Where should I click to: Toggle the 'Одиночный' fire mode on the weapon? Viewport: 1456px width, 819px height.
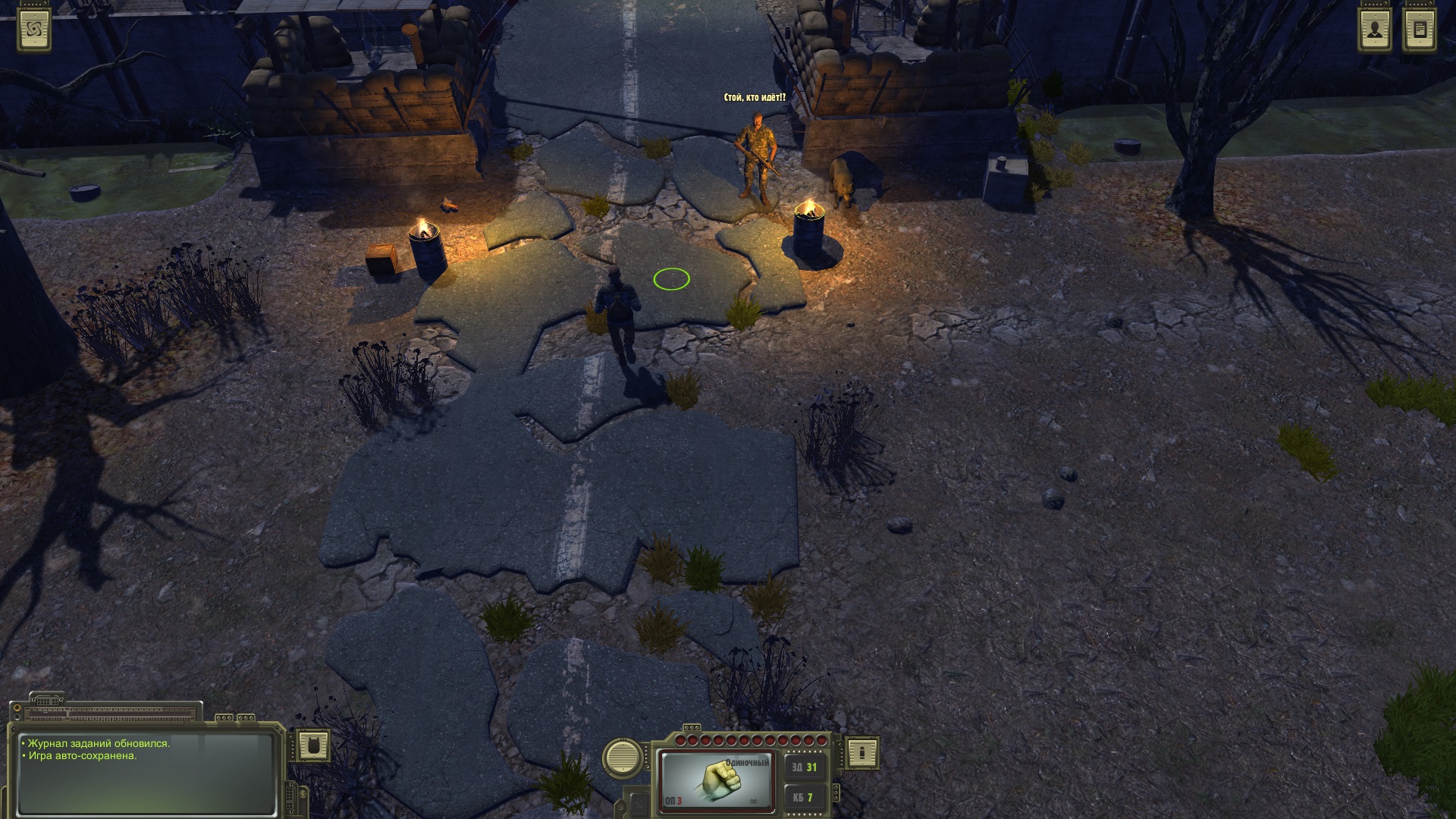tap(748, 762)
